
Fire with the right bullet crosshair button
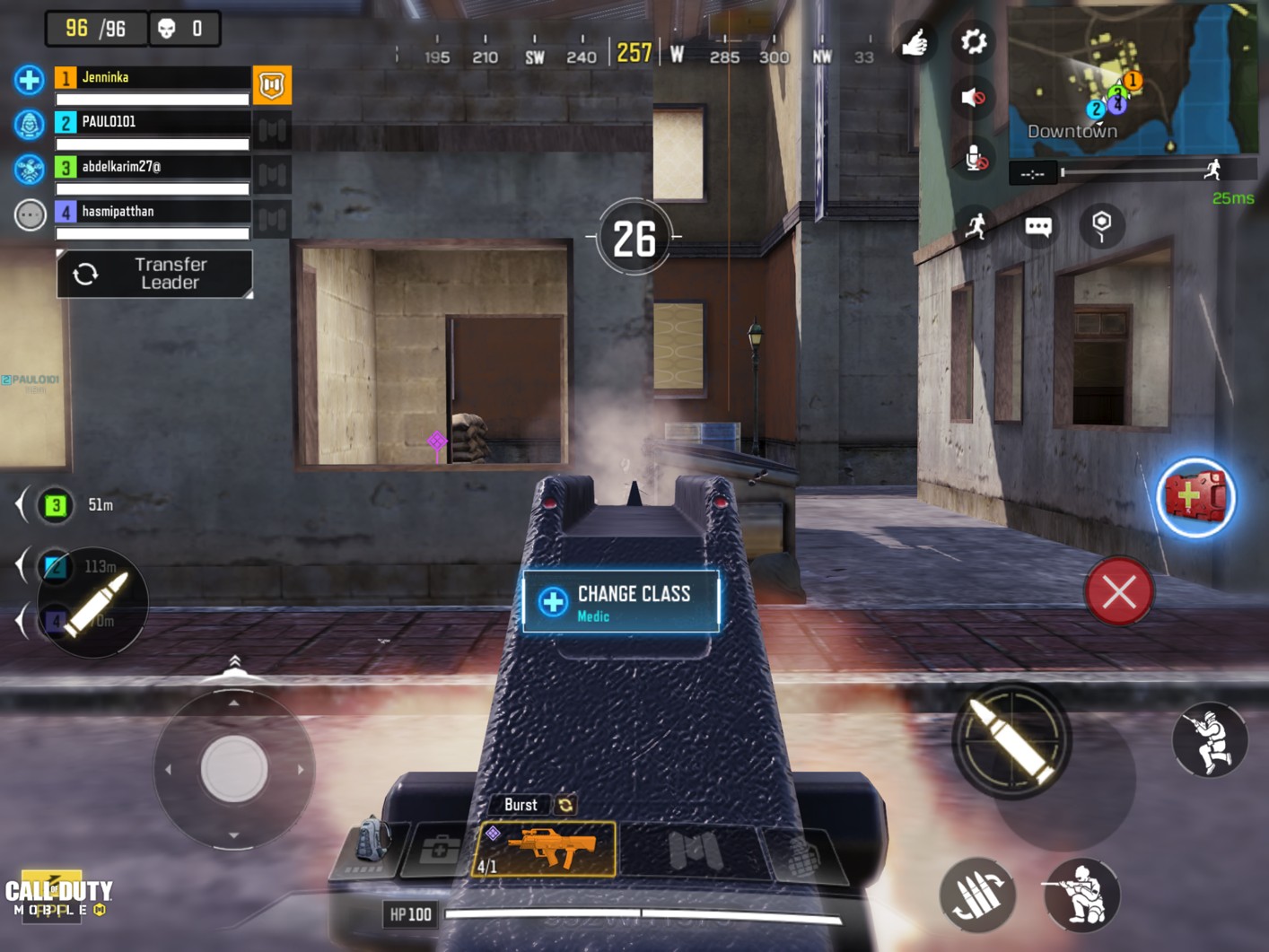click(x=1011, y=739)
